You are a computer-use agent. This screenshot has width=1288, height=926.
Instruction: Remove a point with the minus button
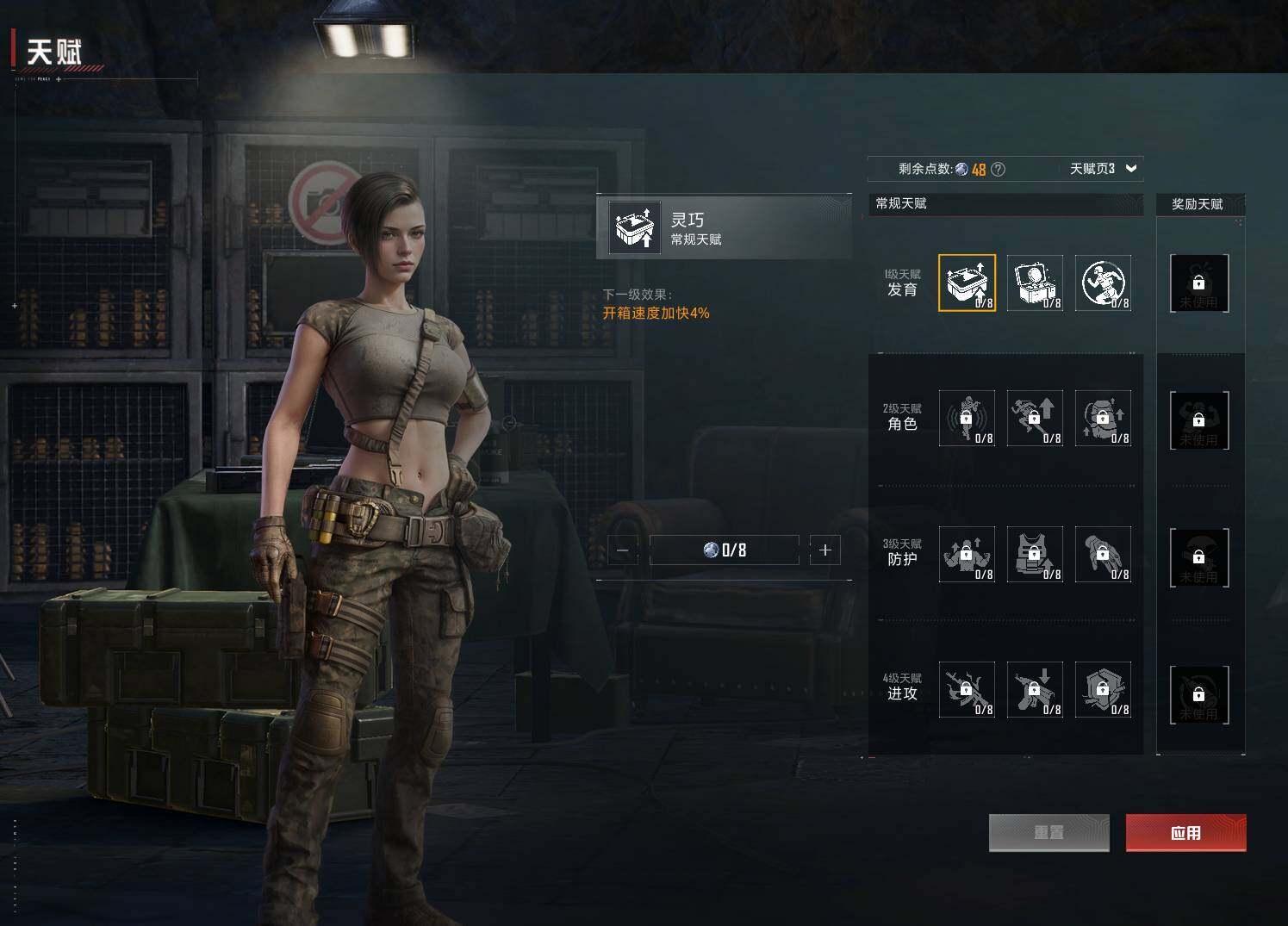623,550
